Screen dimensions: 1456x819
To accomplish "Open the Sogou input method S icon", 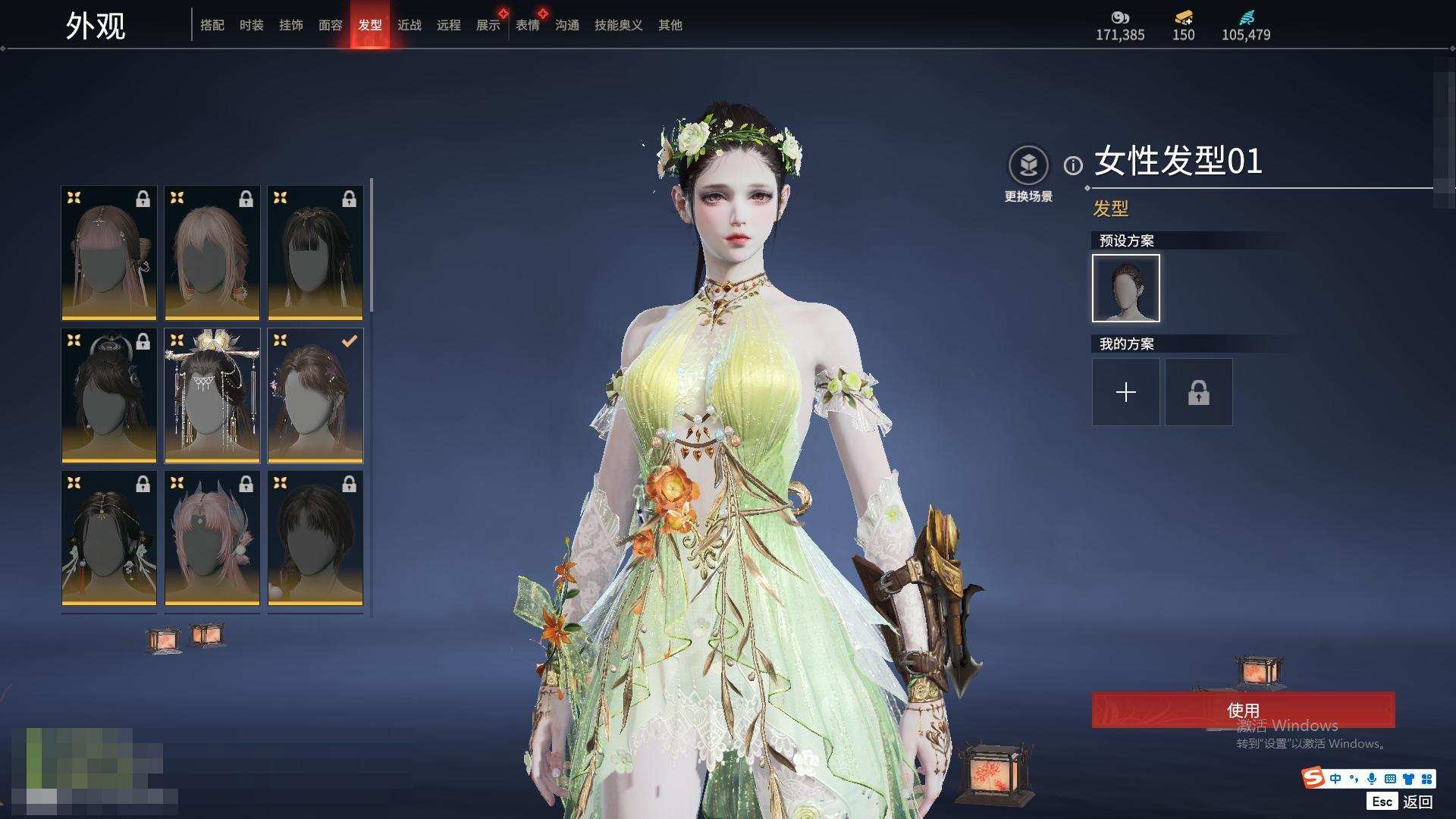I will [1313, 778].
